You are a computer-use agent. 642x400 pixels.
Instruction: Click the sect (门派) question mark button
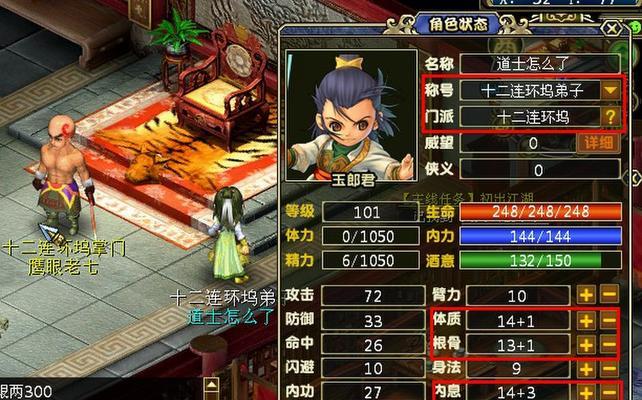pyautogui.click(x=610, y=116)
